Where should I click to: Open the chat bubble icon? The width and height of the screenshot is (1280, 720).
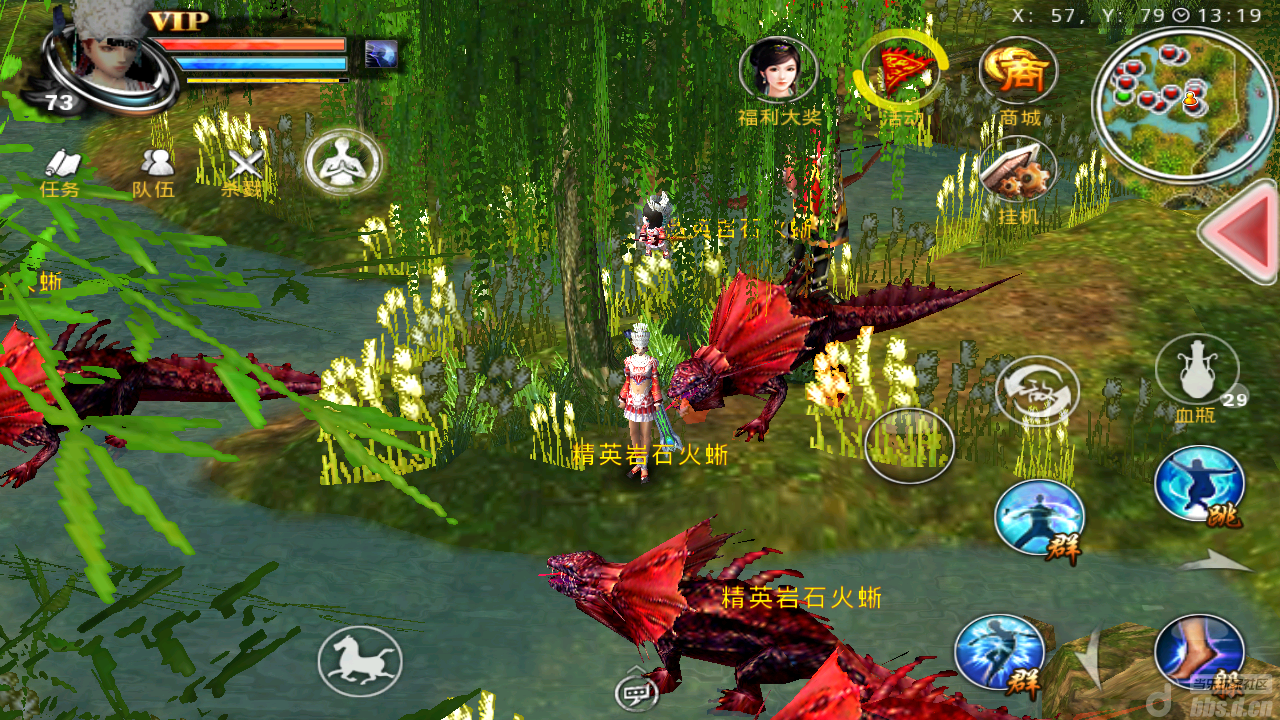(x=636, y=689)
